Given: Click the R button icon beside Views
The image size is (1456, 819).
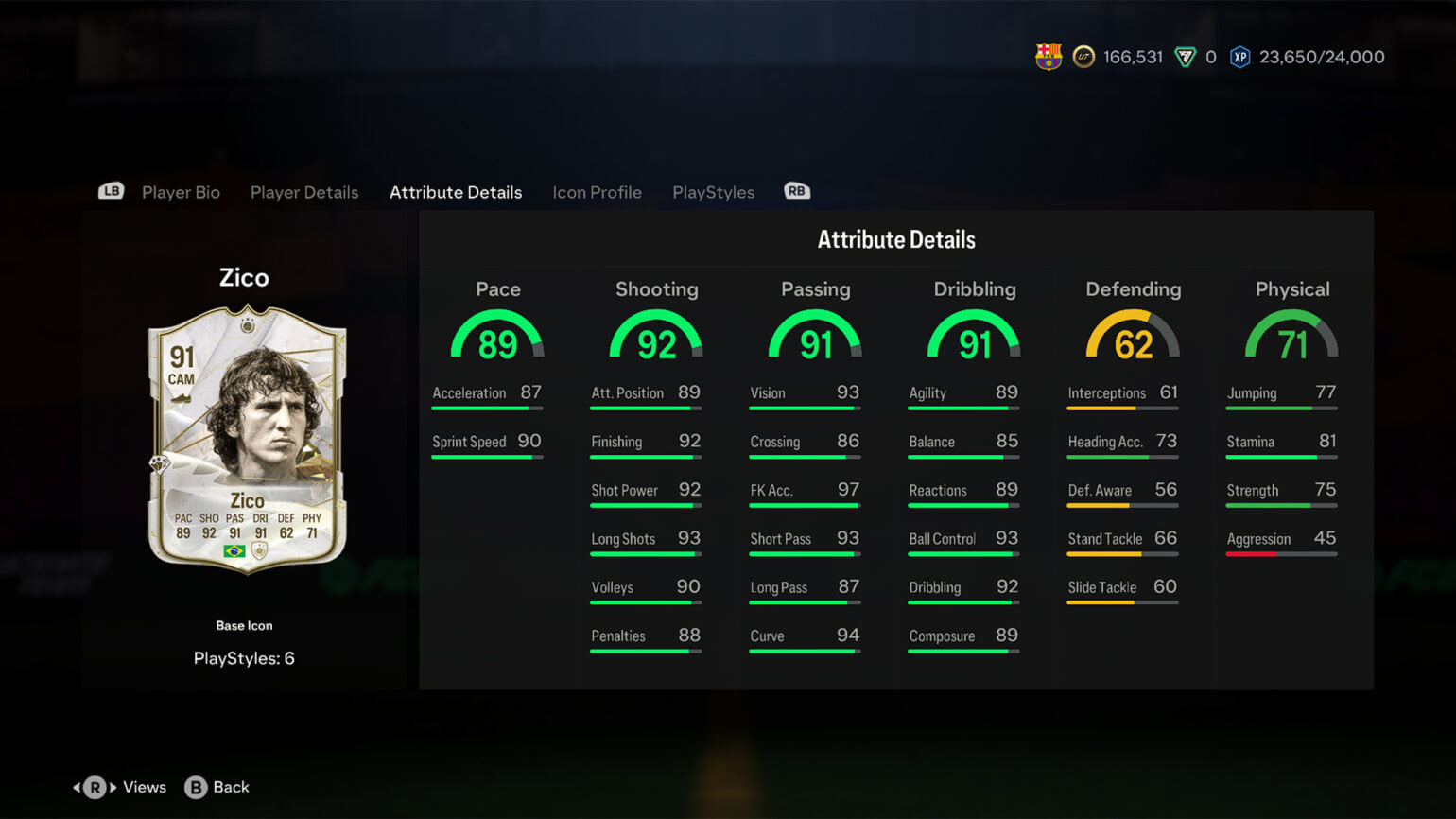Looking at the screenshot, I should [x=95, y=786].
